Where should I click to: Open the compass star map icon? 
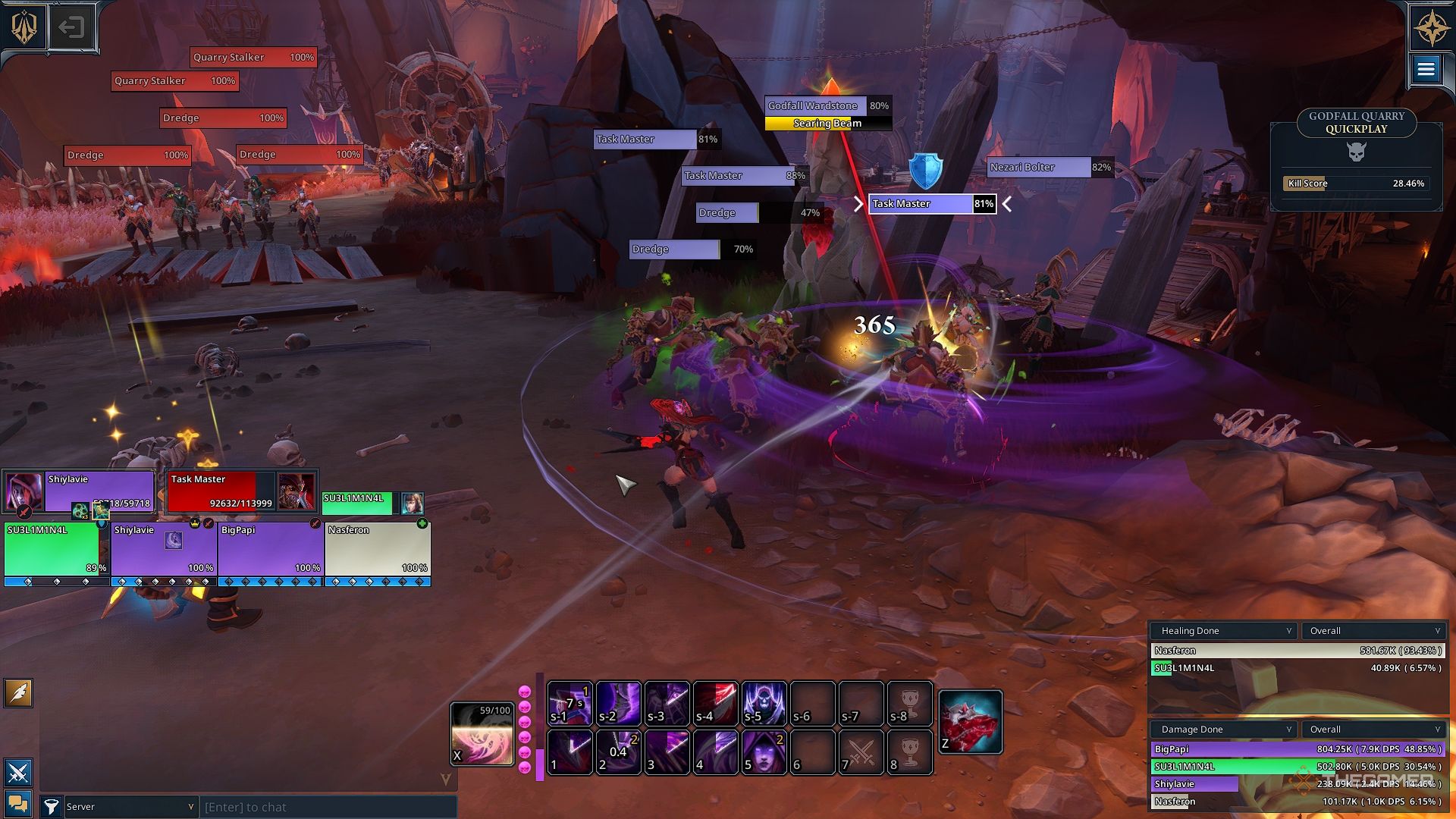tap(1431, 29)
